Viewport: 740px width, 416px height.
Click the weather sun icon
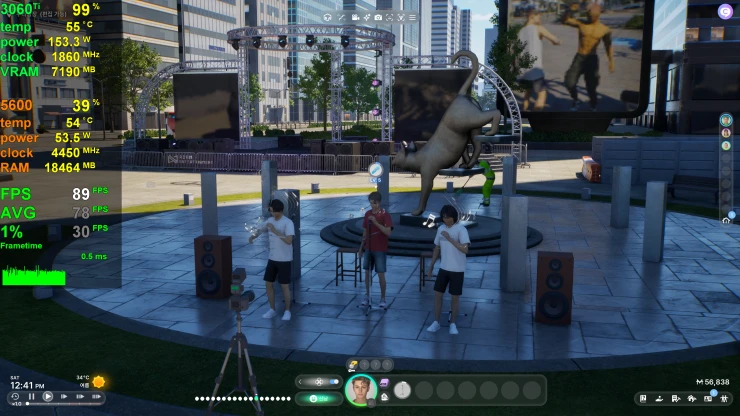99,381
